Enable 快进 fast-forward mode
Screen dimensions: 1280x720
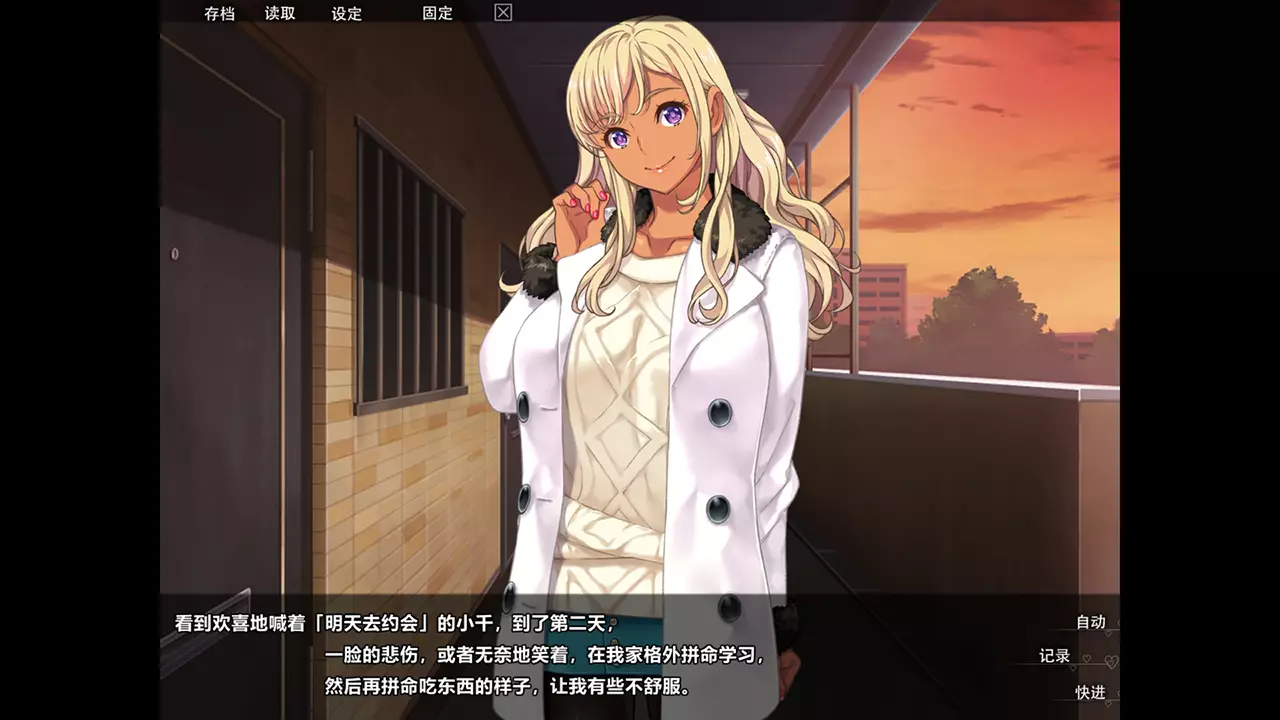(1090, 691)
